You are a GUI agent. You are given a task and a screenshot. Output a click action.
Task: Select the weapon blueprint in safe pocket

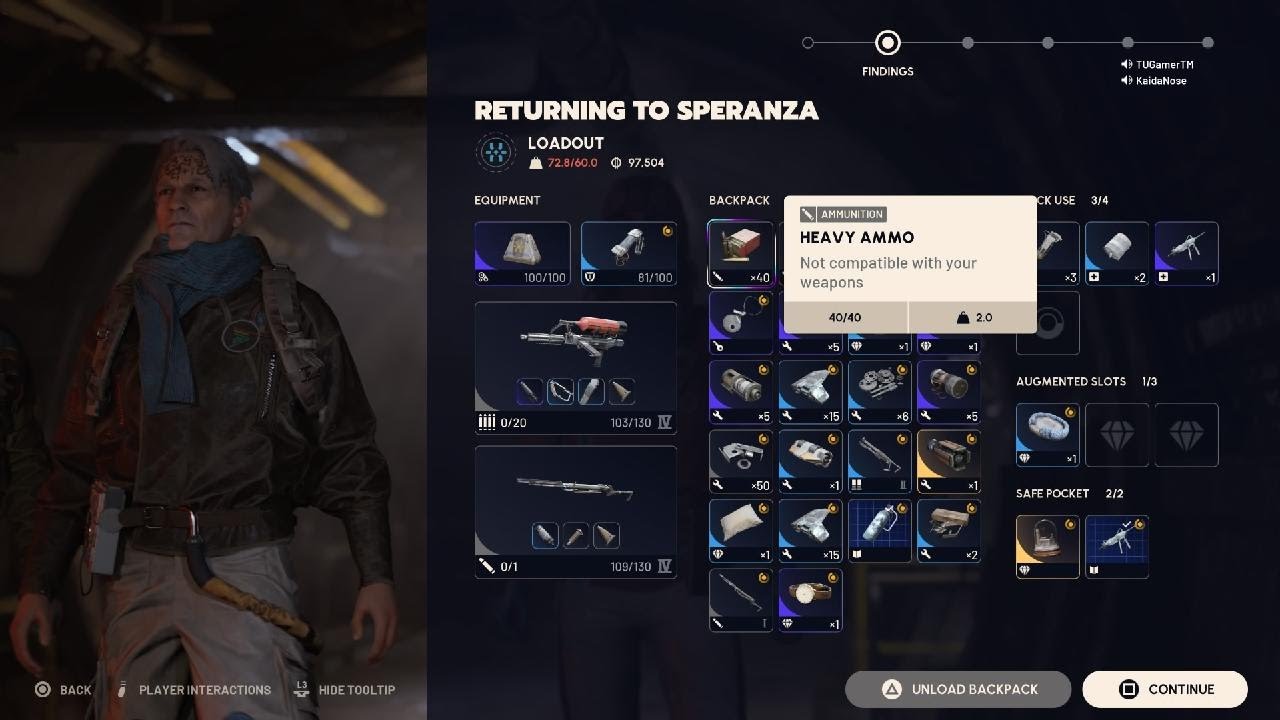[1117, 547]
